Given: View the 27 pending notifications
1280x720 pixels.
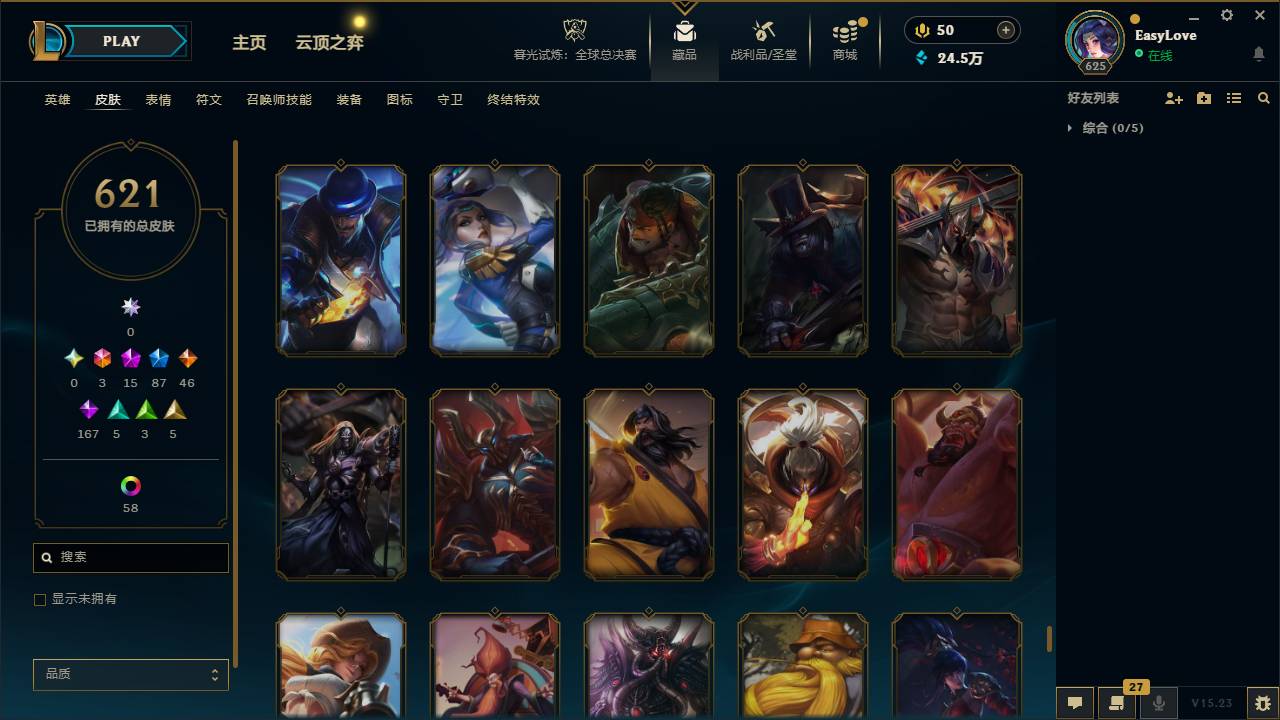Looking at the screenshot, I should 1117,703.
